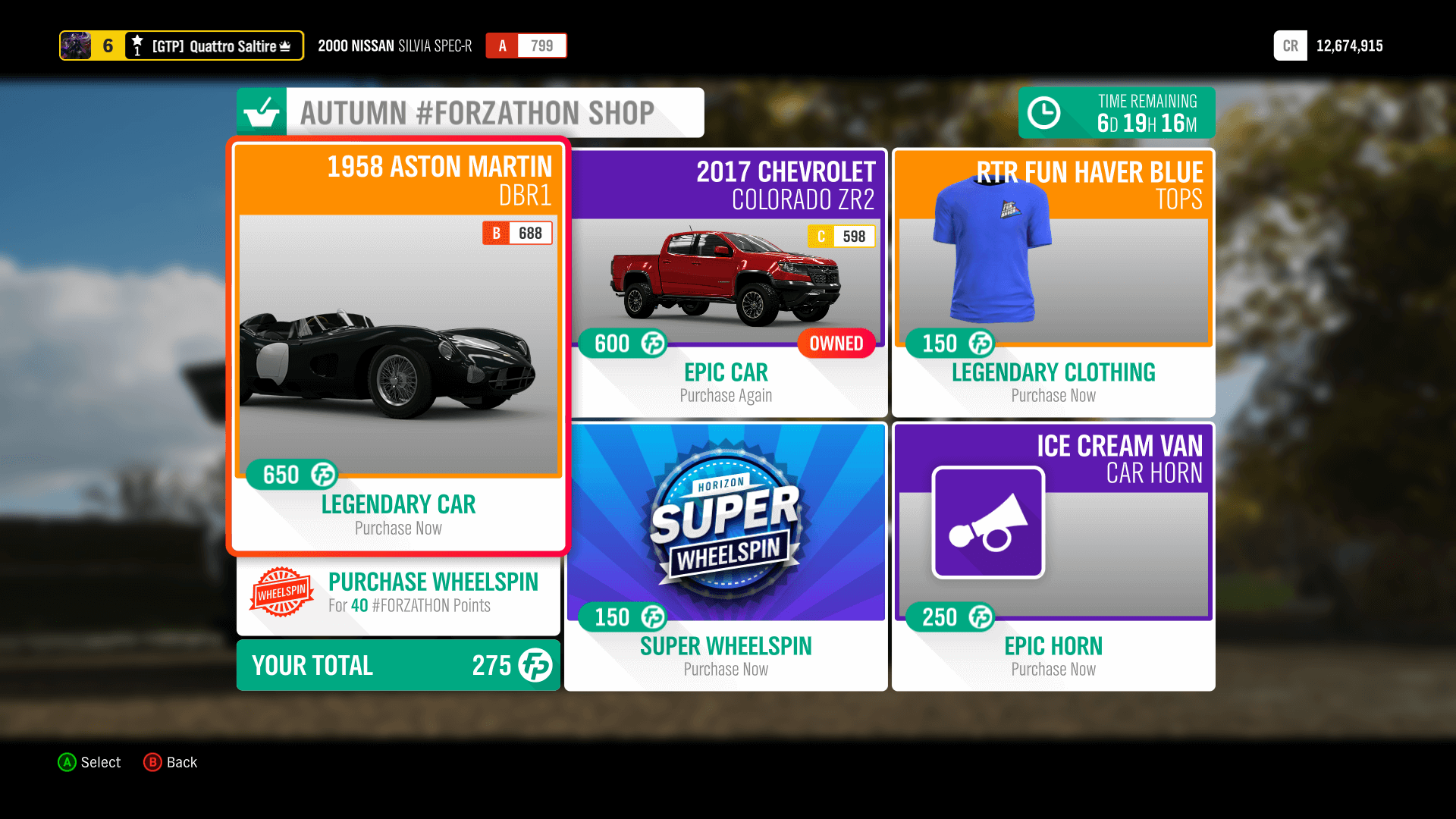Open the player profile card for Quattro Saltire
The height and width of the screenshot is (819, 1456).
tap(74, 45)
